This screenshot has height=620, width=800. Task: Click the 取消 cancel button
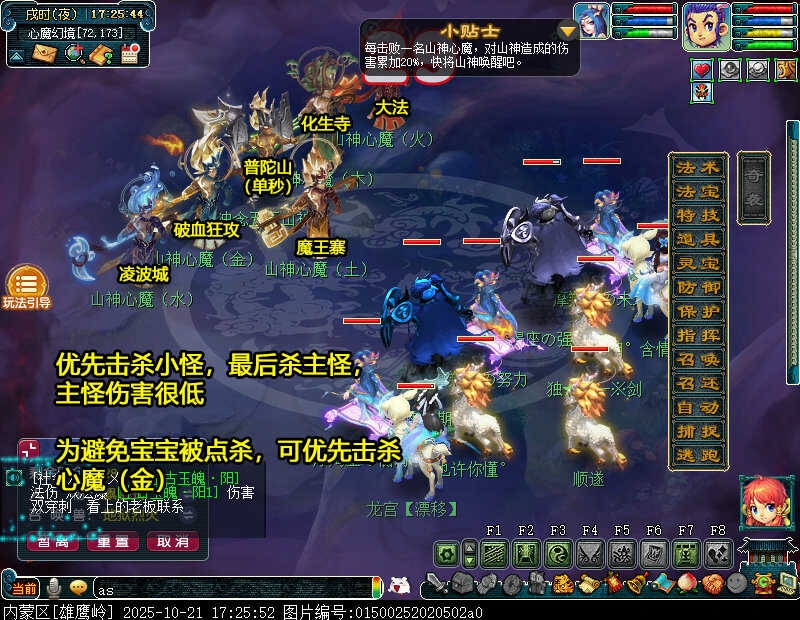pos(173,542)
